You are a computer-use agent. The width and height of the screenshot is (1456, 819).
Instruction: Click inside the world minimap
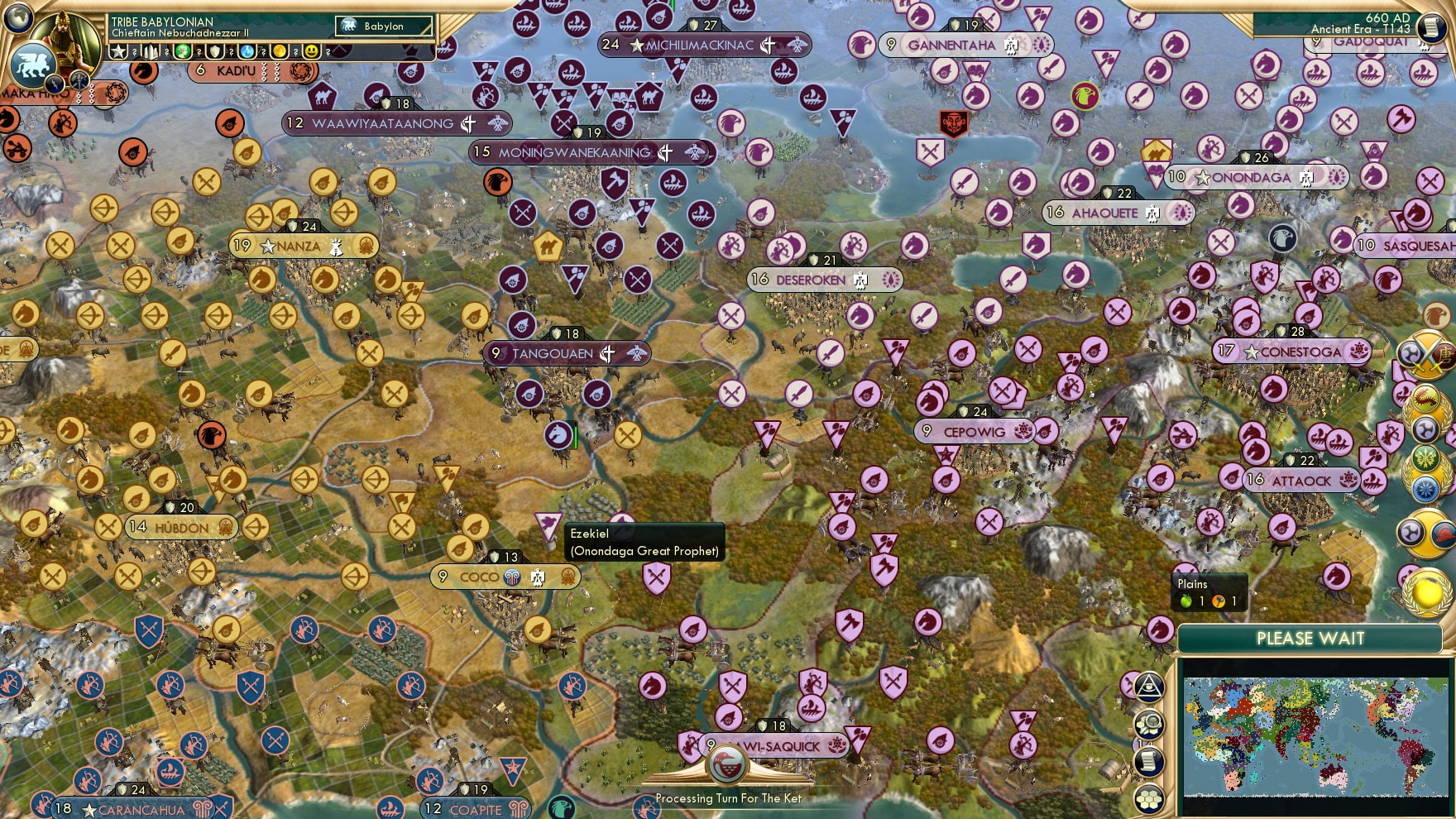pos(1315,736)
